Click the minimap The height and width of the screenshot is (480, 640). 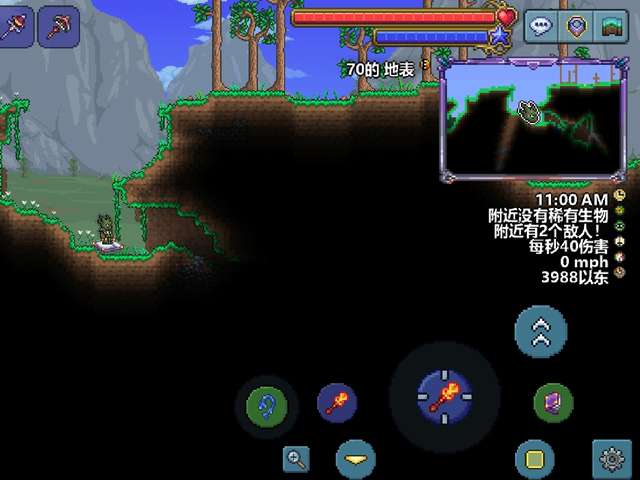tap(533, 119)
